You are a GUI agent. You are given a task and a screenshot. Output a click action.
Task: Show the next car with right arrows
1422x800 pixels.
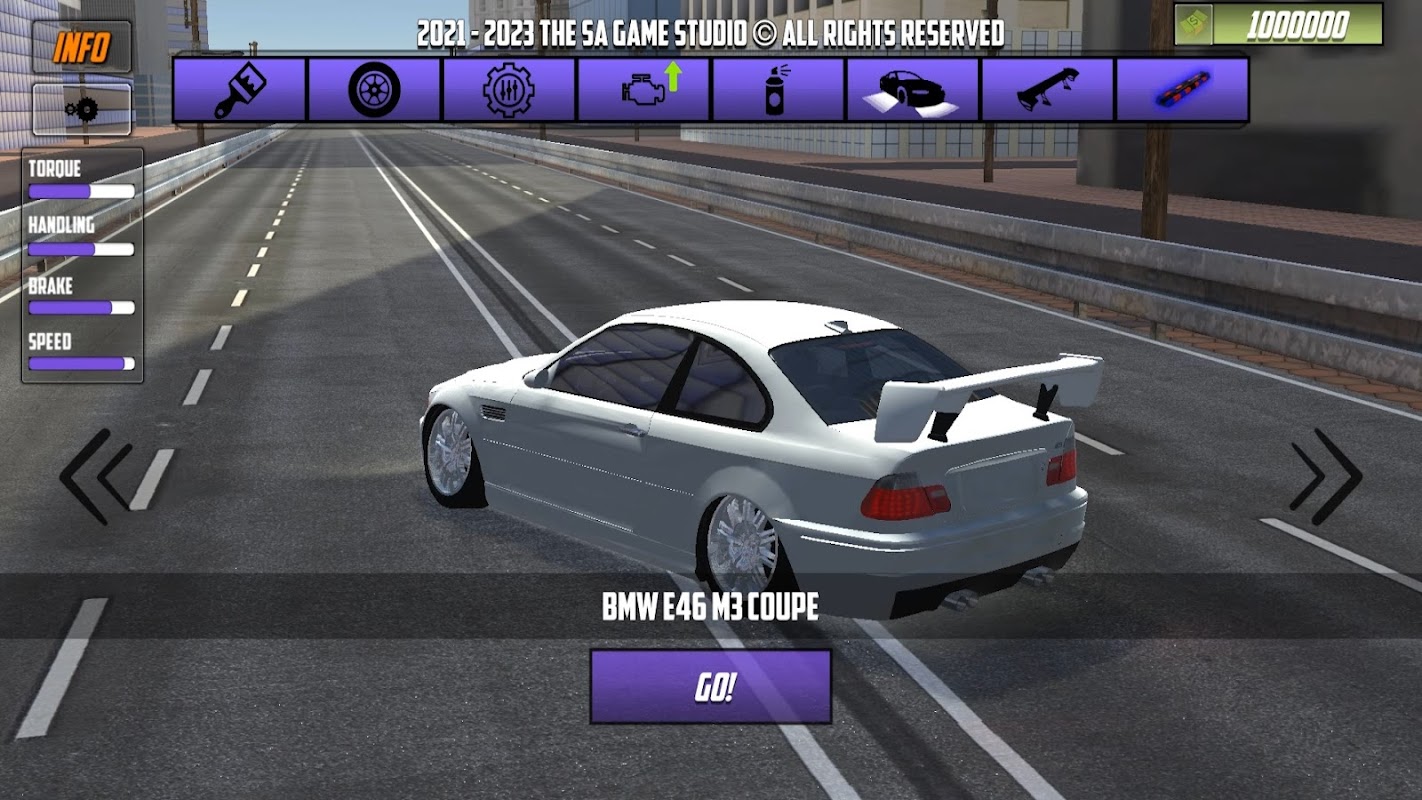(1325, 477)
